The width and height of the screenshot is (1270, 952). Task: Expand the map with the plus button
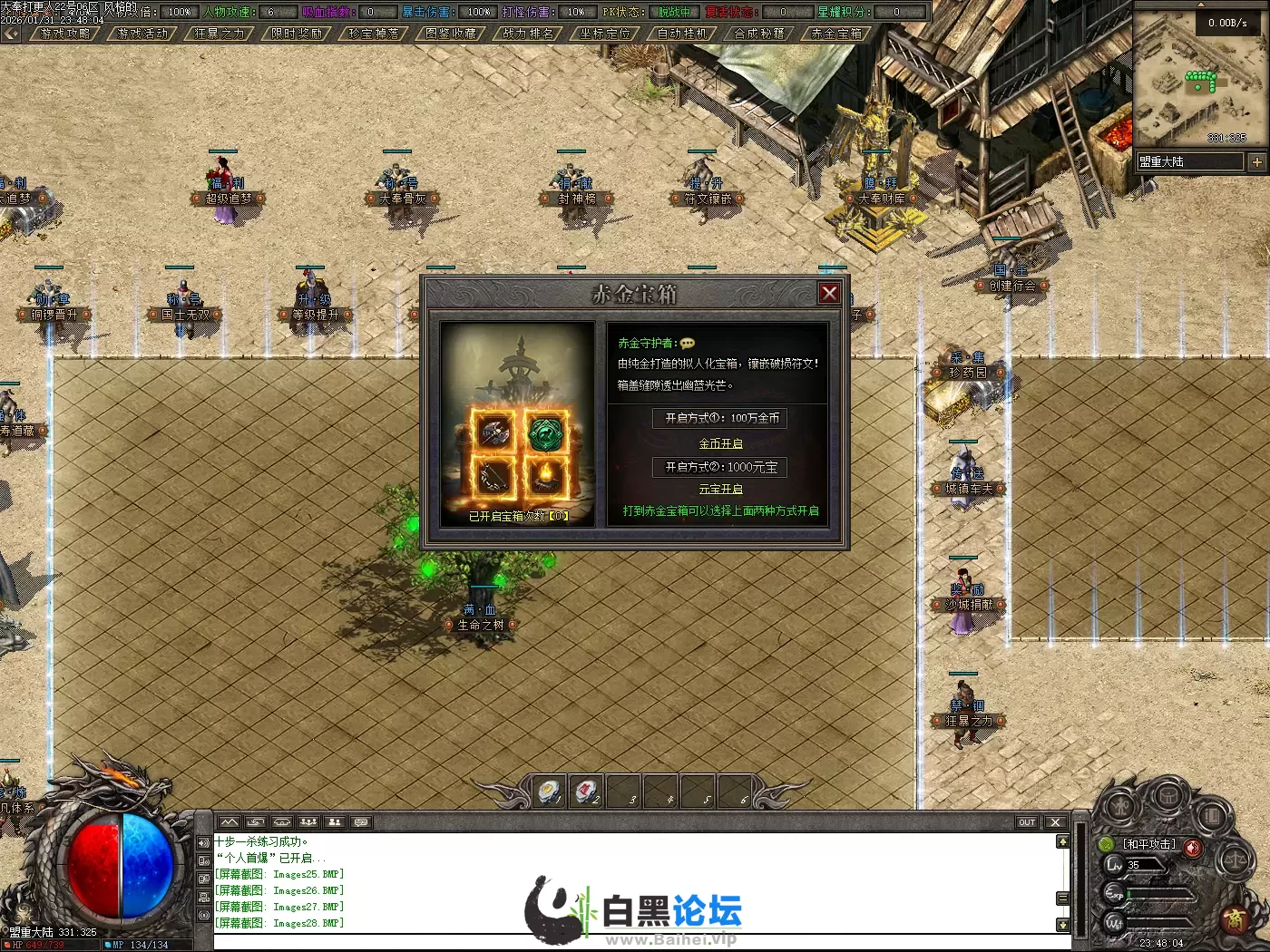point(1256,162)
